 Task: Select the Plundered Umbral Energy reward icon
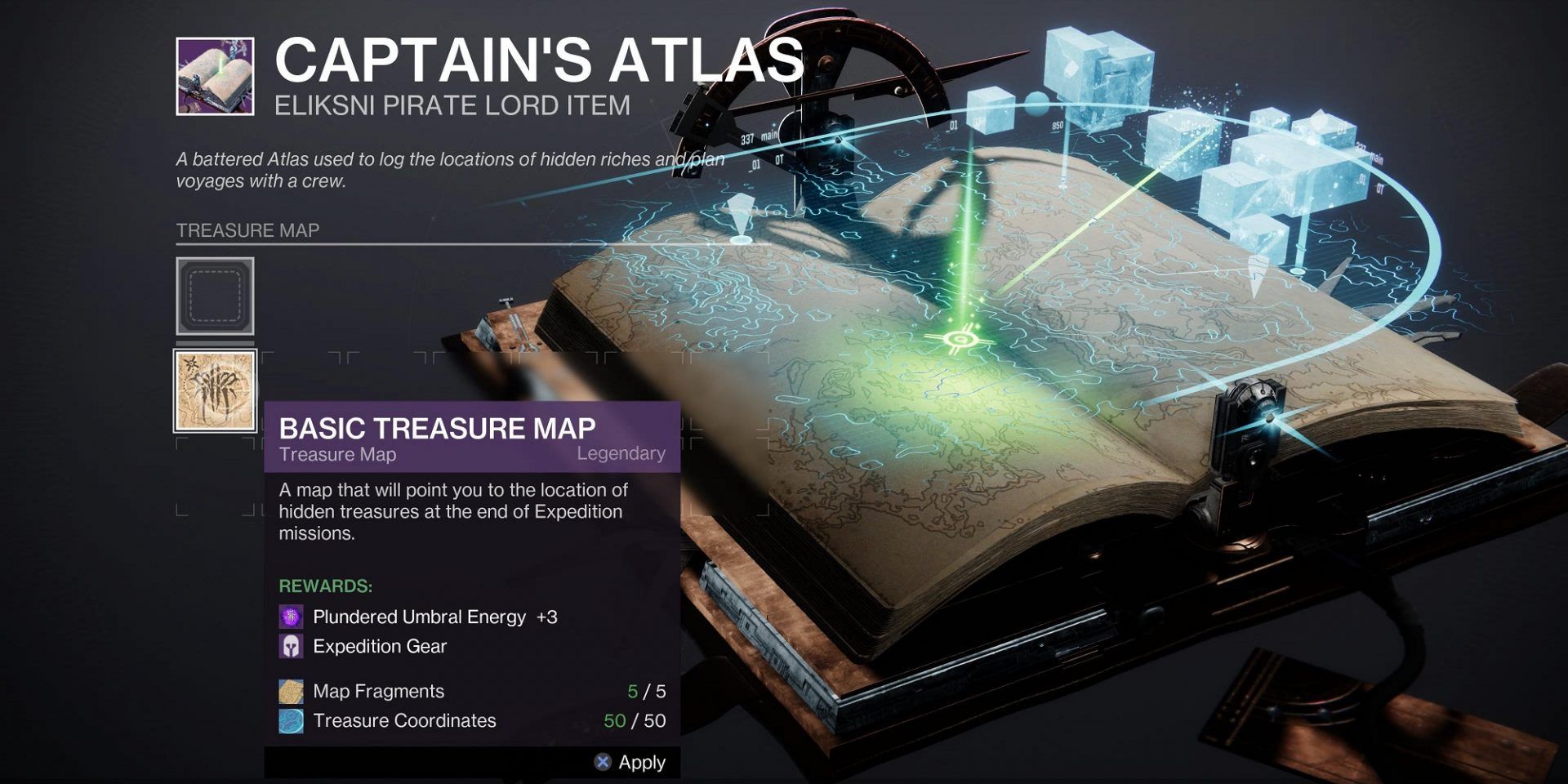[x=292, y=618]
